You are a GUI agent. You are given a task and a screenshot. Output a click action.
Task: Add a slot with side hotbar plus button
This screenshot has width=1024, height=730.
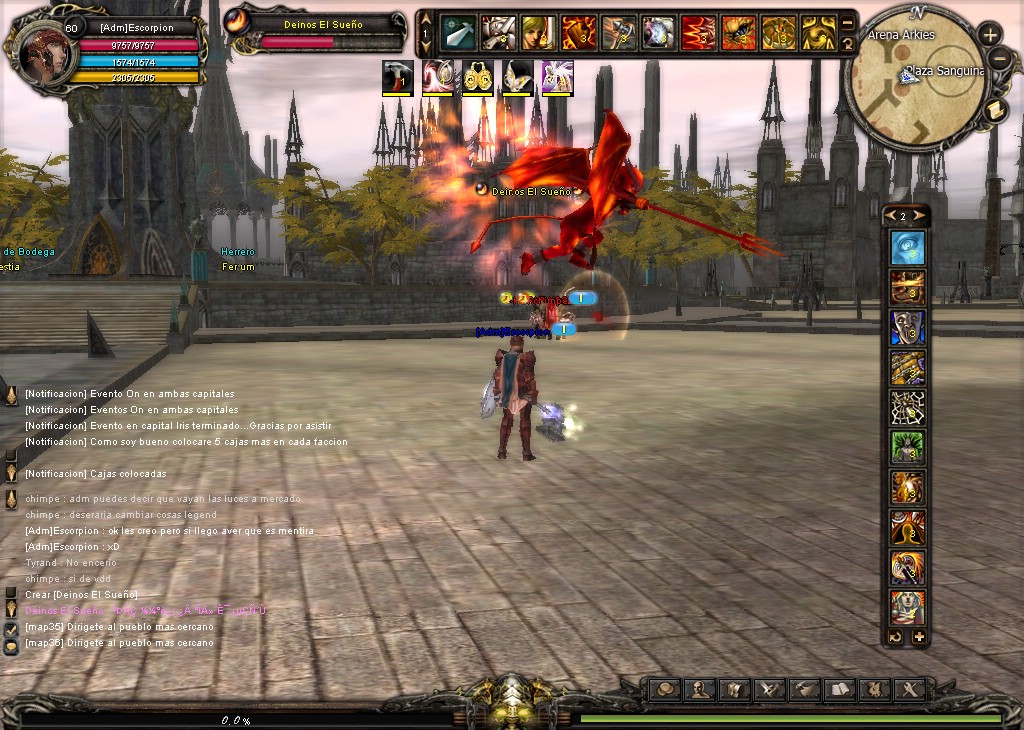click(x=919, y=637)
